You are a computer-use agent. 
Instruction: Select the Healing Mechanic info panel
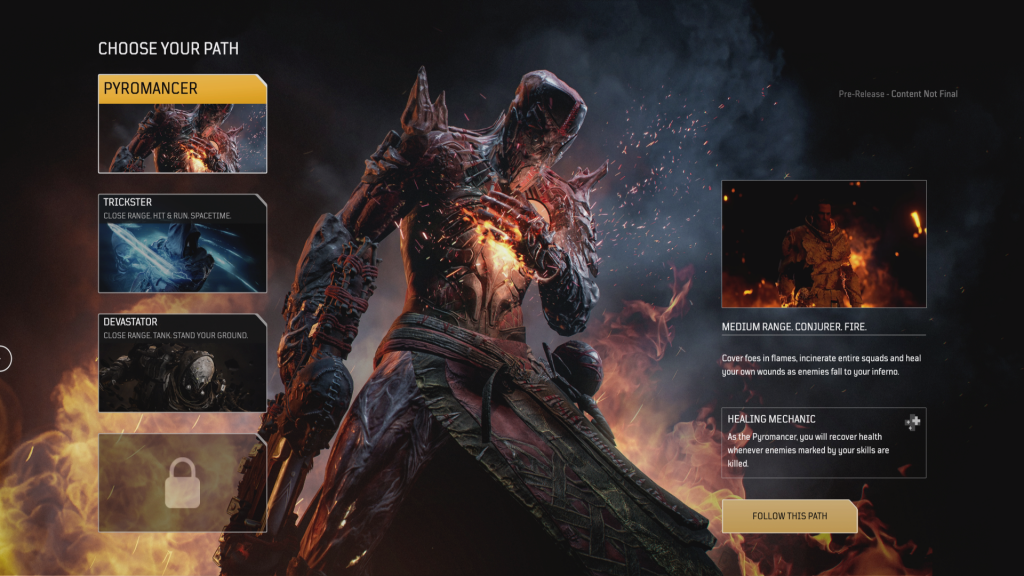(823, 442)
